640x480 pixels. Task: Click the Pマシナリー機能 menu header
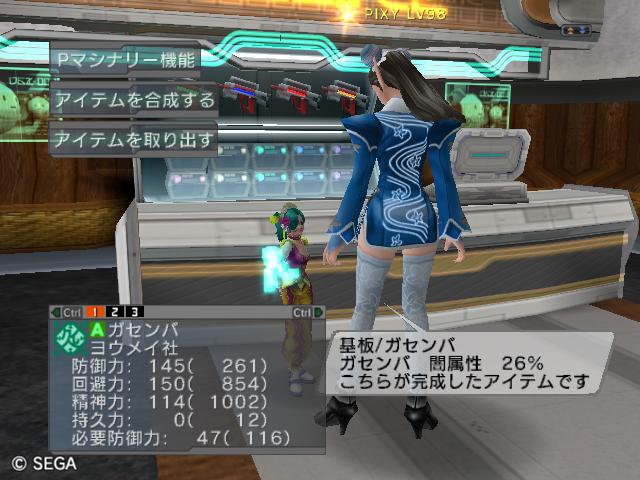tap(125, 60)
